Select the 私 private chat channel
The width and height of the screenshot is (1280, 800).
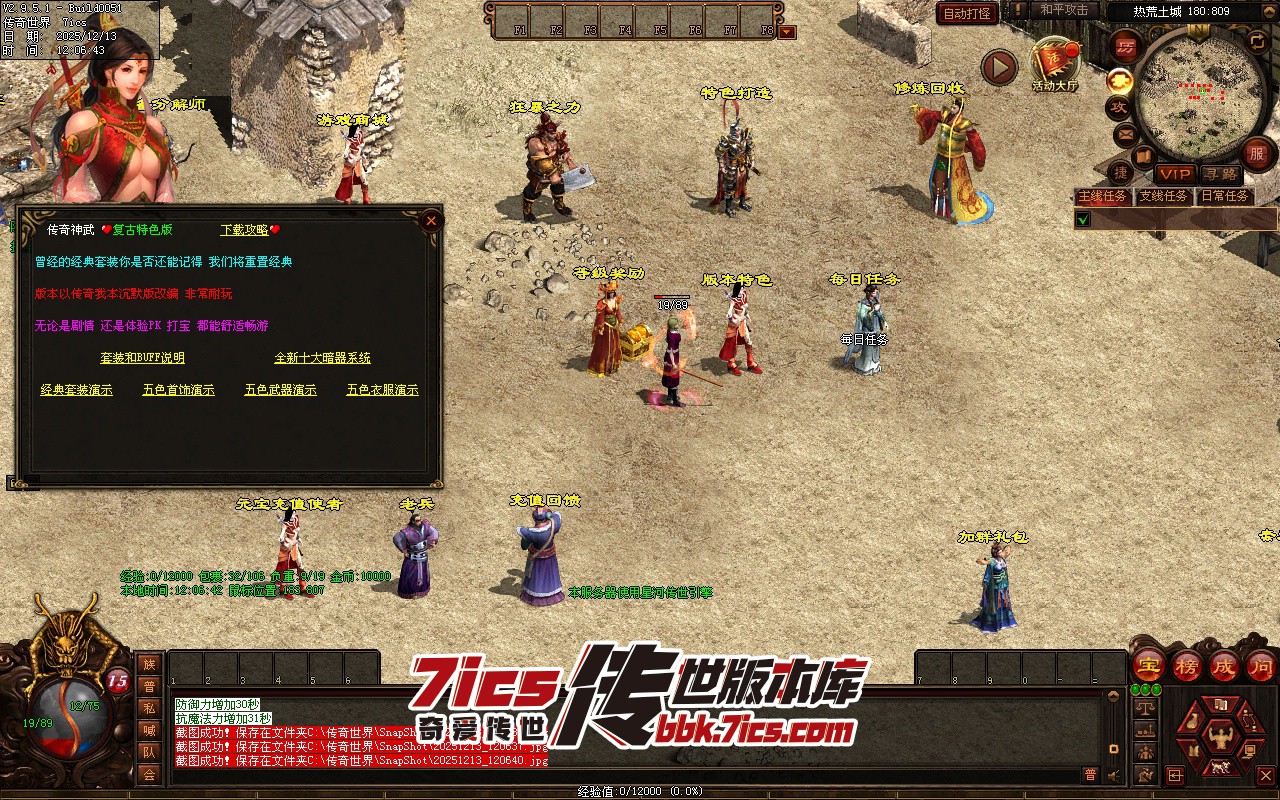coord(149,709)
